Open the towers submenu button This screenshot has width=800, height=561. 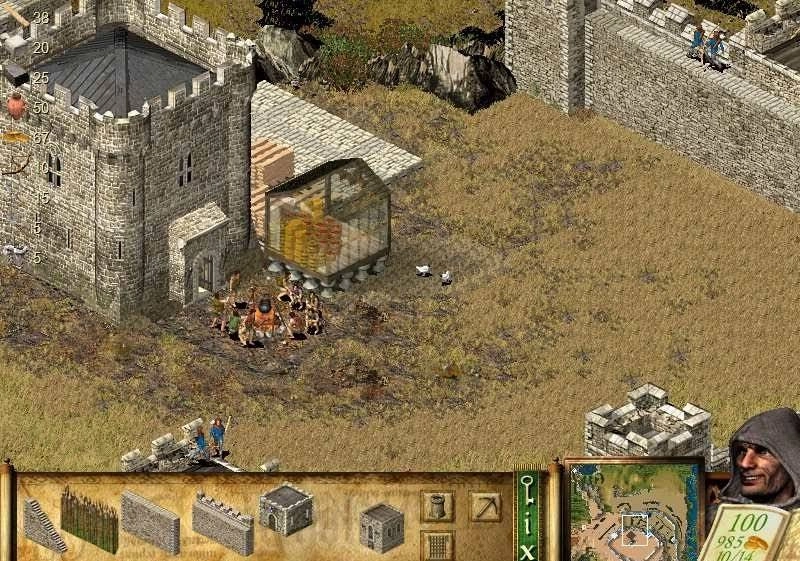pyautogui.click(x=437, y=507)
